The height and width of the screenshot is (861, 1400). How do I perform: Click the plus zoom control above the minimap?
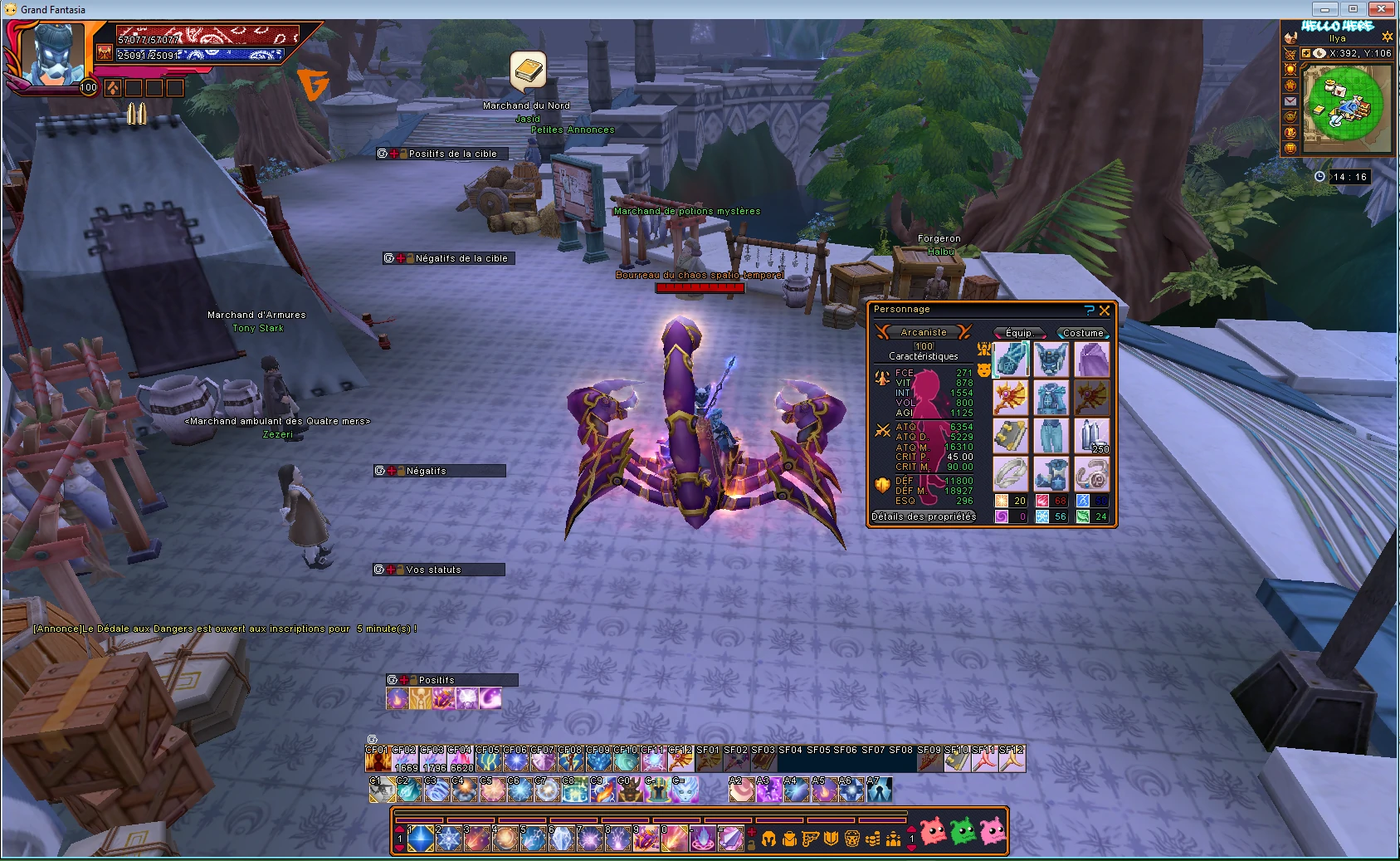point(1306,52)
